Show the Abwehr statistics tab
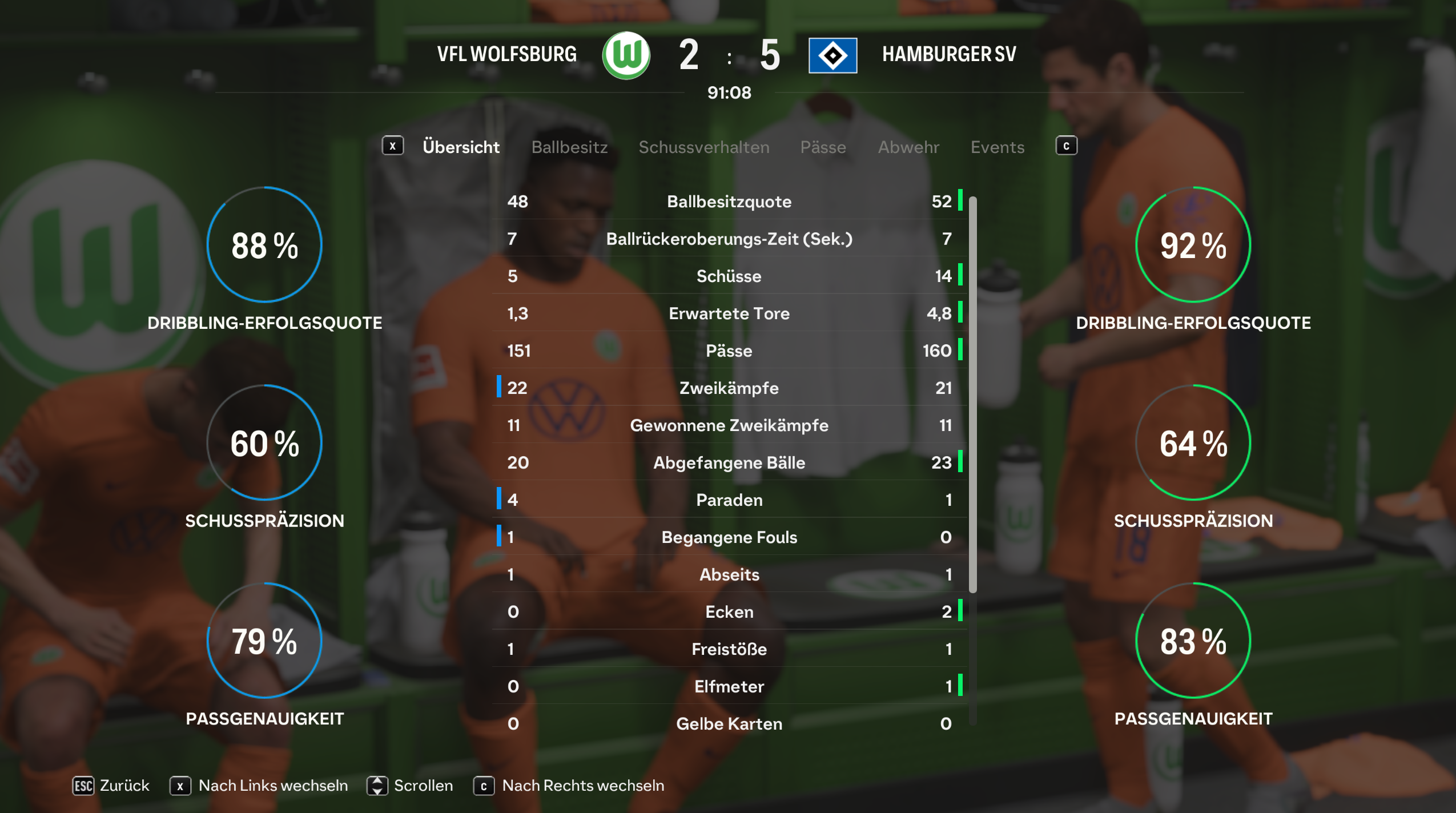This screenshot has width=1456, height=813. coord(908,147)
